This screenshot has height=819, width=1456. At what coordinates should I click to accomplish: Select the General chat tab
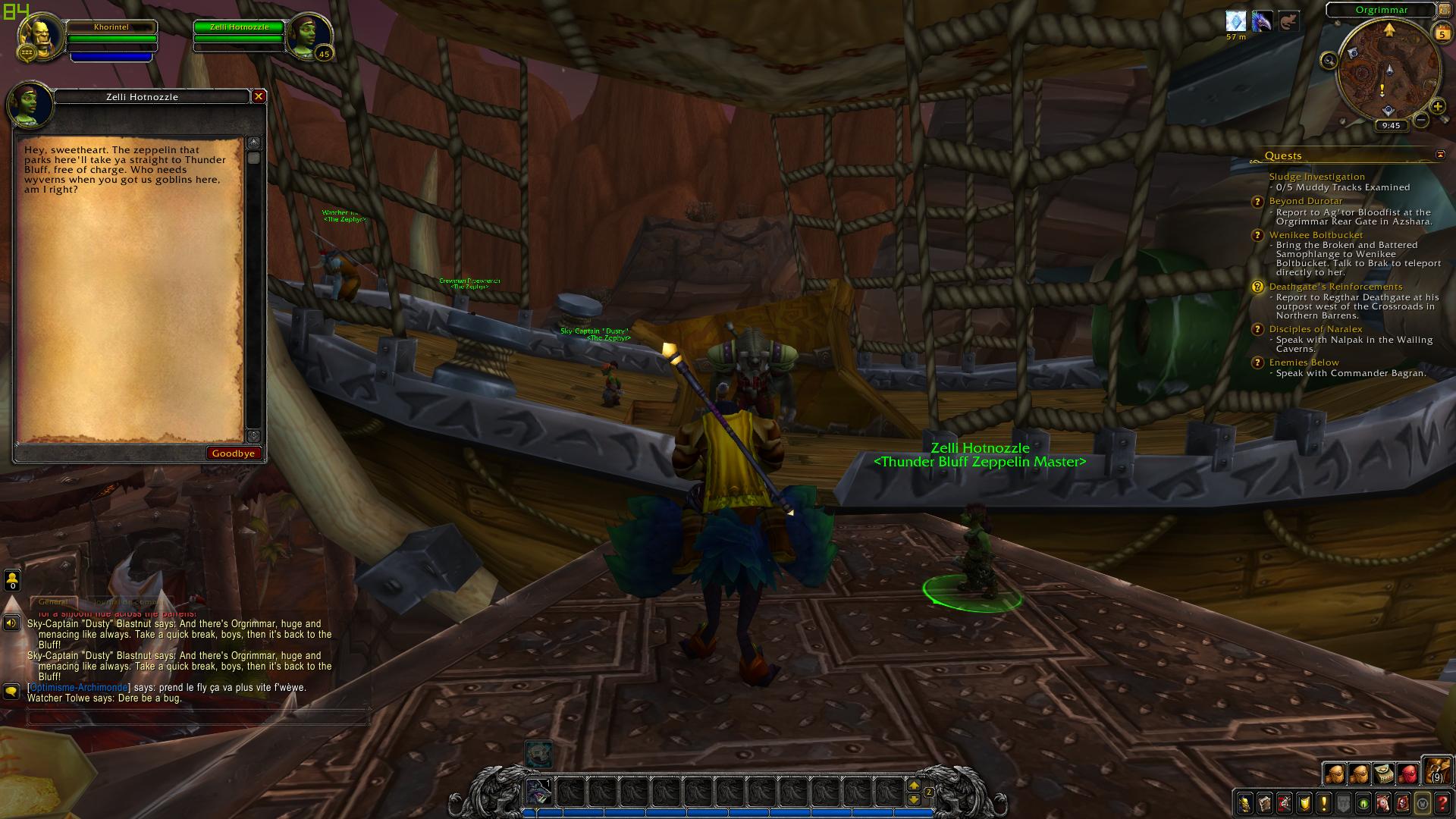click(x=53, y=602)
